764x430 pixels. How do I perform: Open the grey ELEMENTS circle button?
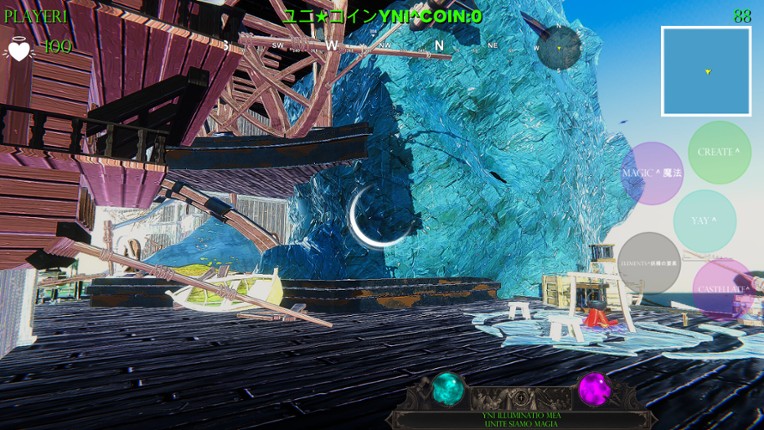tap(649, 263)
